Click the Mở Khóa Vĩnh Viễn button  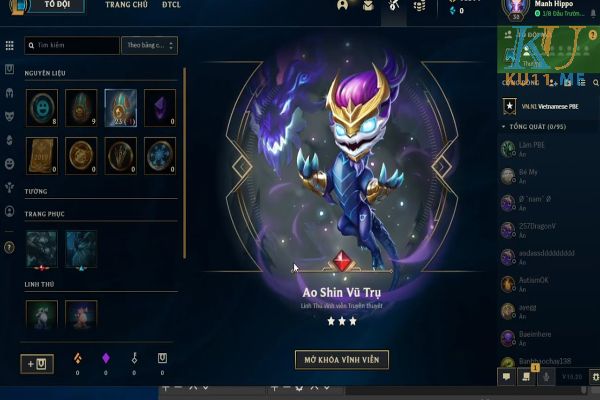(342, 359)
